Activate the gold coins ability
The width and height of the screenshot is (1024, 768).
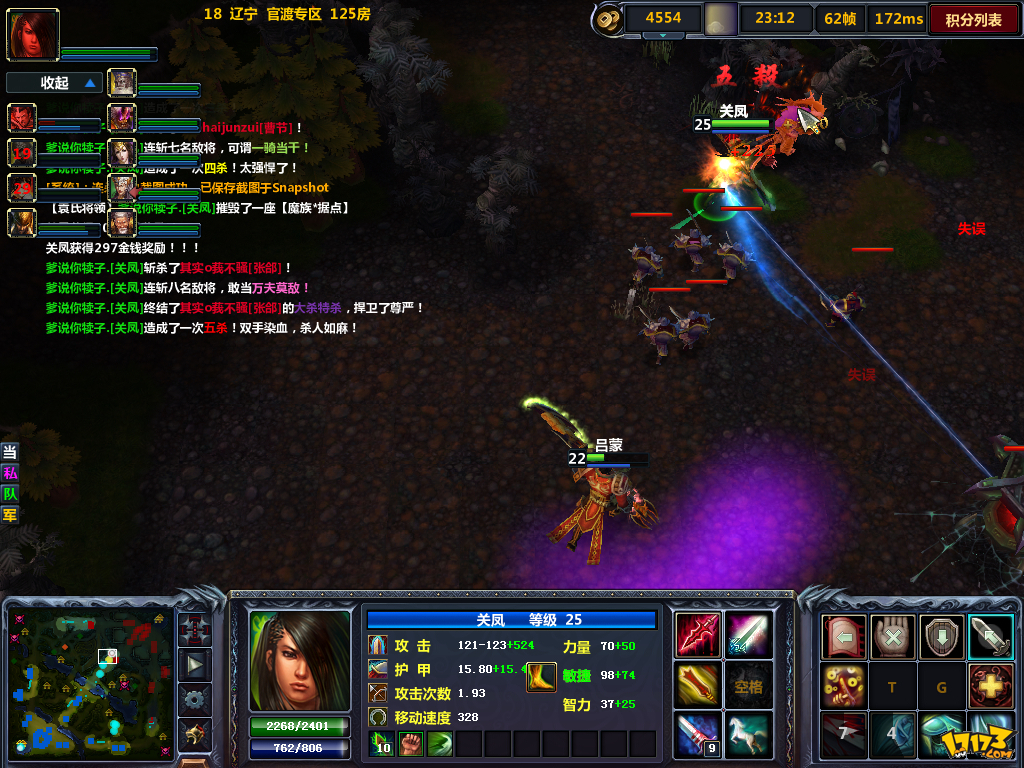843,686
